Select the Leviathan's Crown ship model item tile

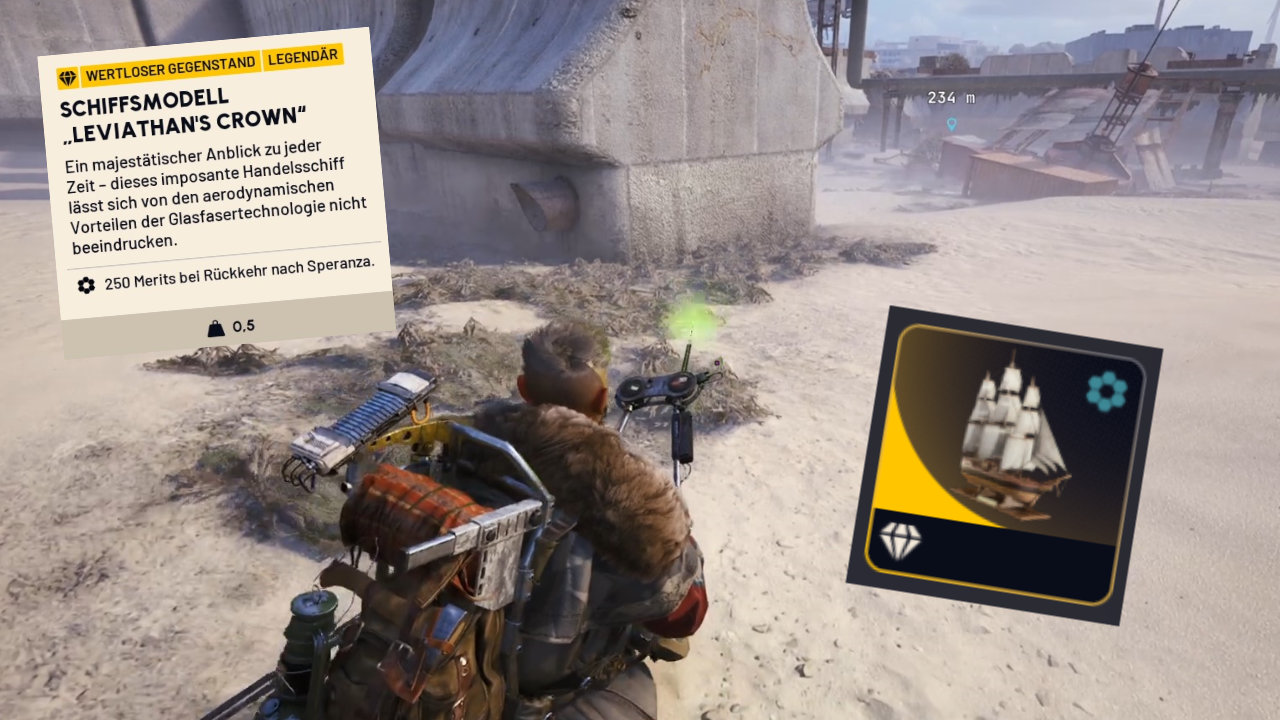pyautogui.click(x=1004, y=464)
